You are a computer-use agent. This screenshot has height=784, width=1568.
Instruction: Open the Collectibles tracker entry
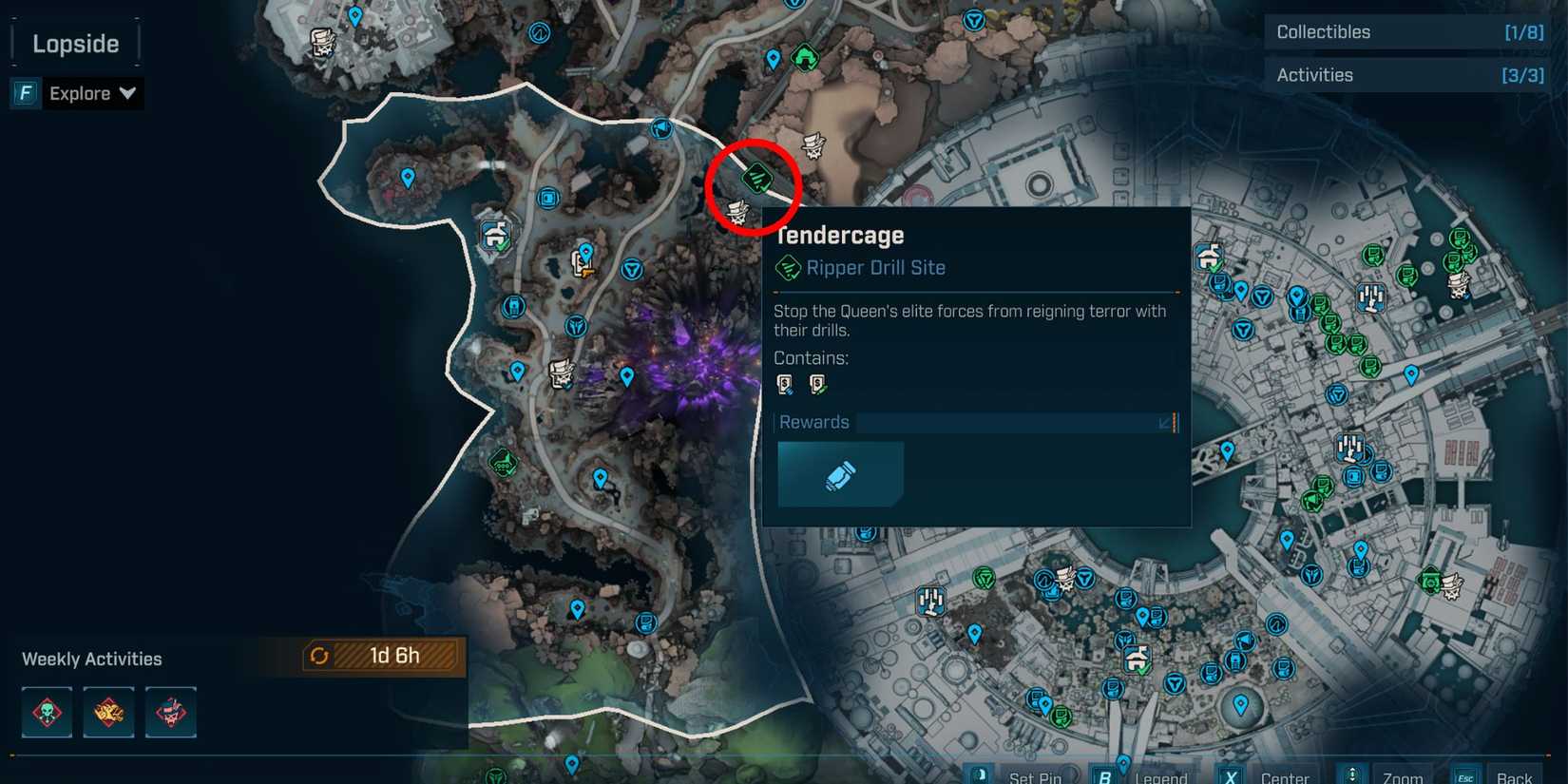pos(1405,31)
